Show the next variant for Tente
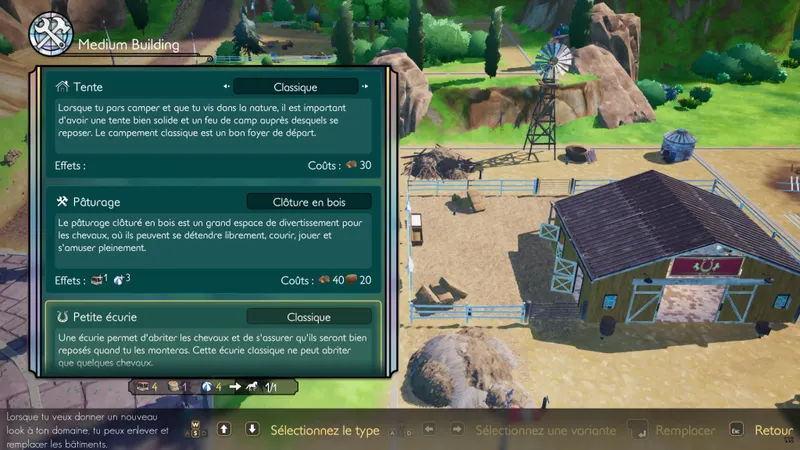The height and width of the screenshot is (450, 800). [x=366, y=87]
